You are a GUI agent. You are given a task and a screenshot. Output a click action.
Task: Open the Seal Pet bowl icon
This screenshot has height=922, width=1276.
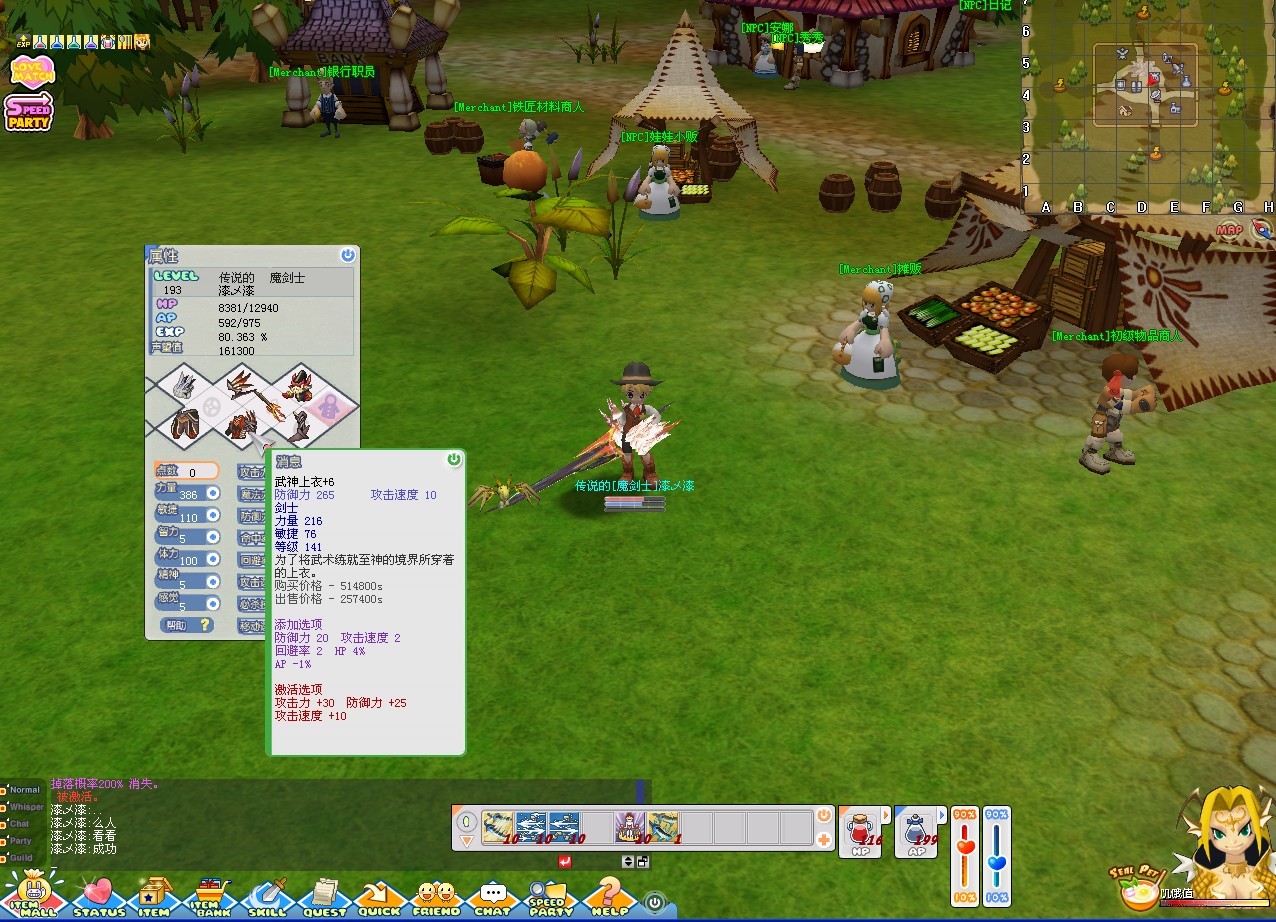click(1138, 888)
